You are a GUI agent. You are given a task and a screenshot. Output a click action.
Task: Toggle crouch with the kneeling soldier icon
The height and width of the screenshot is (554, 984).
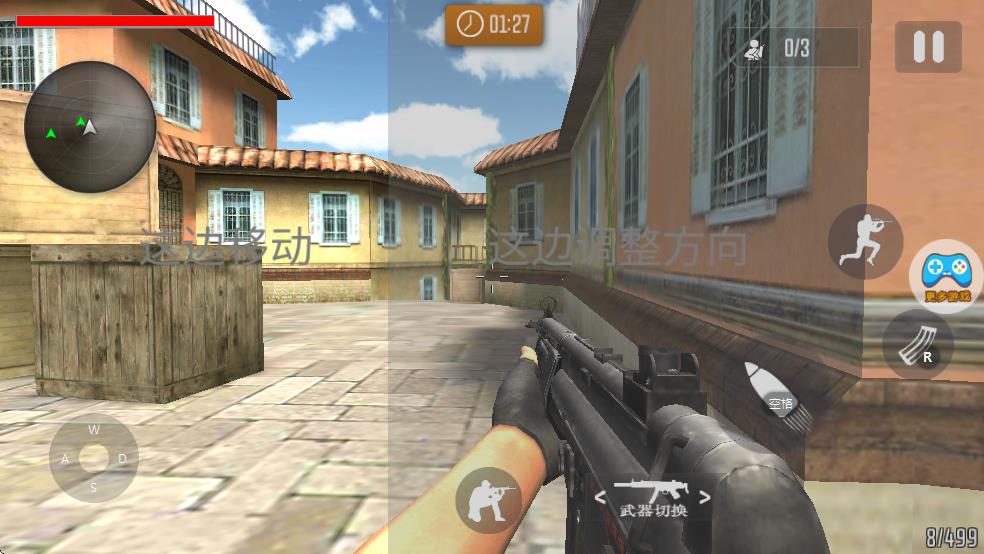pyautogui.click(x=488, y=498)
